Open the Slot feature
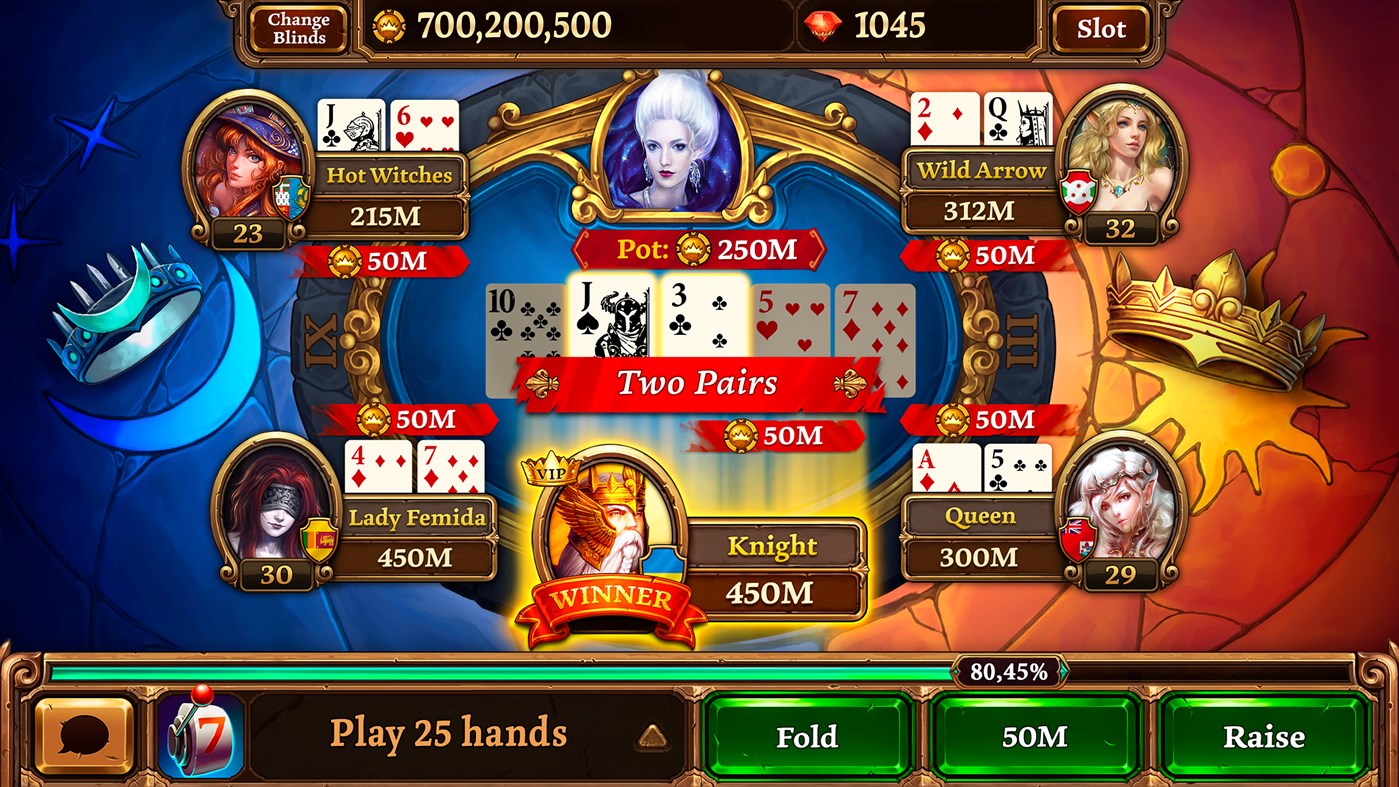This screenshot has width=1399, height=787. pos(1099,28)
